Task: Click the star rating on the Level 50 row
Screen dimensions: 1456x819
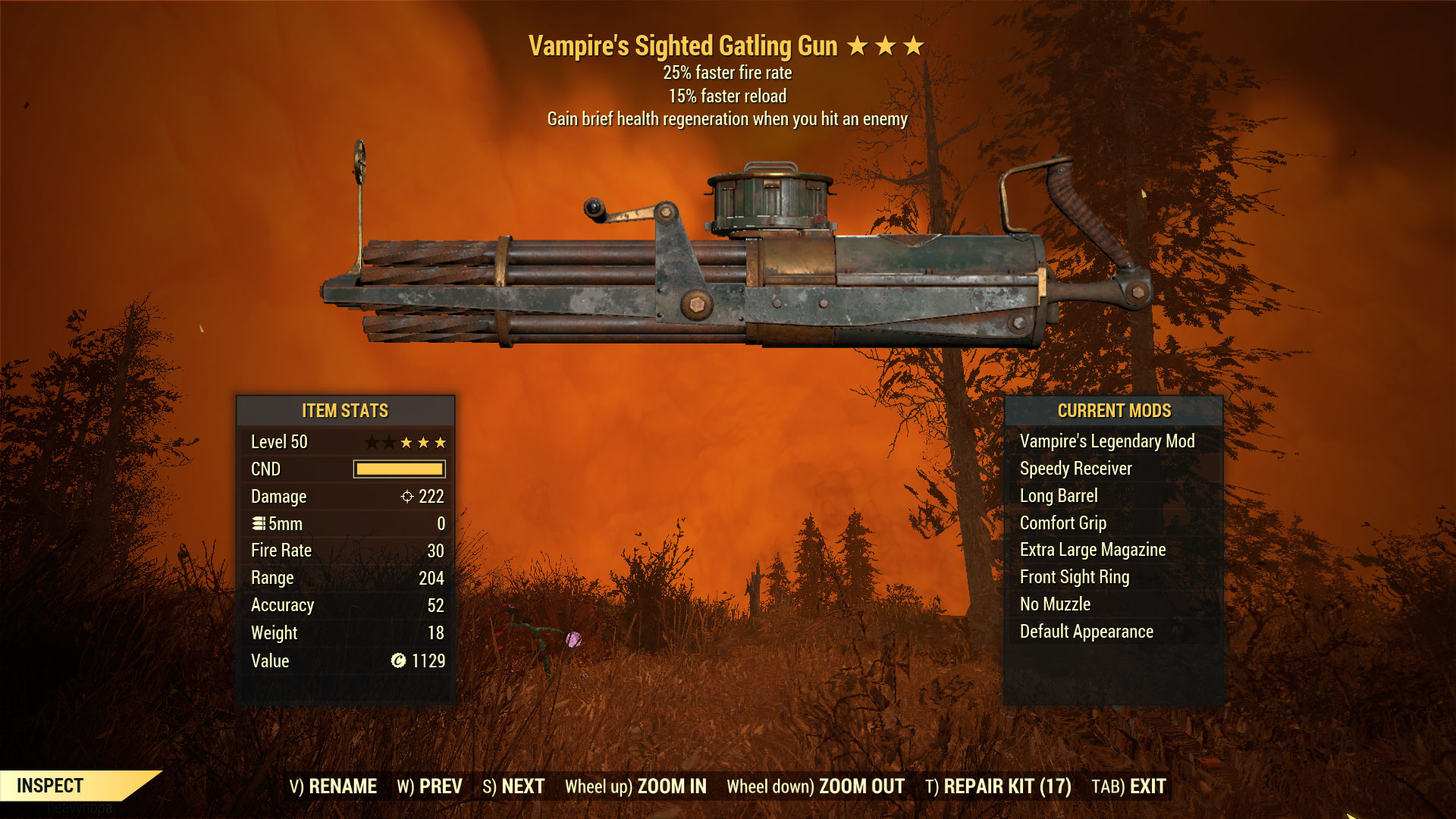Action: click(x=407, y=441)
